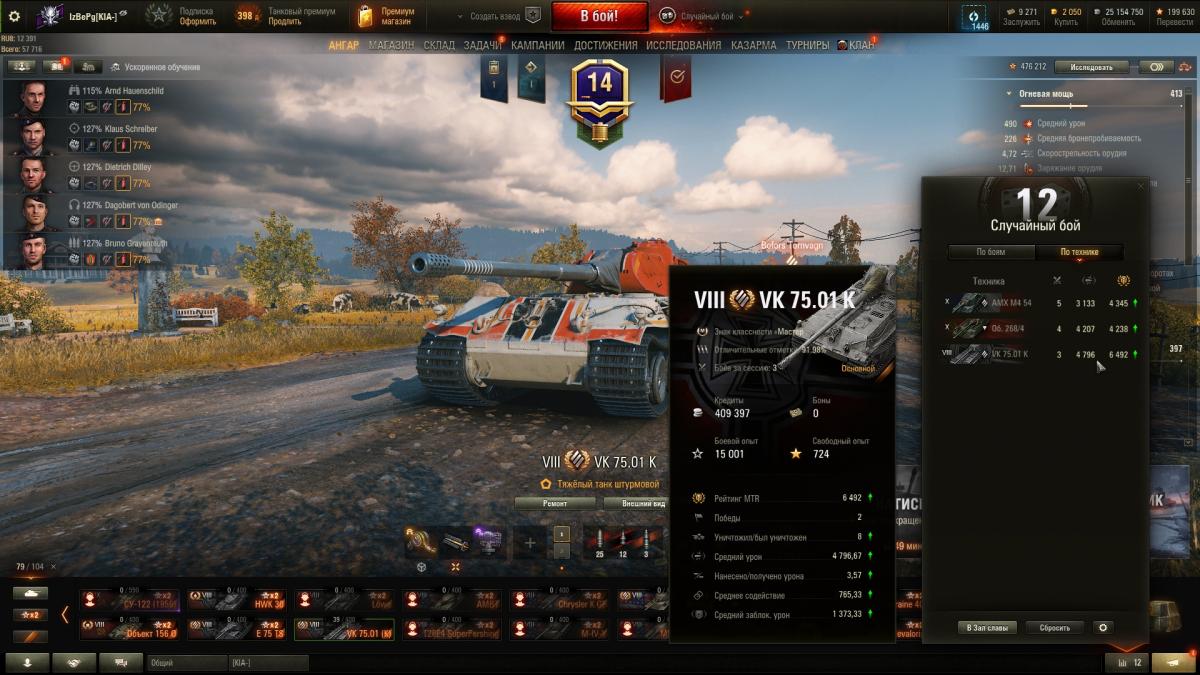Image resolution: width=1200 pixels, height=675 pixels.
Task: Switch session stats to По боям
Action: tap(991, 252)
